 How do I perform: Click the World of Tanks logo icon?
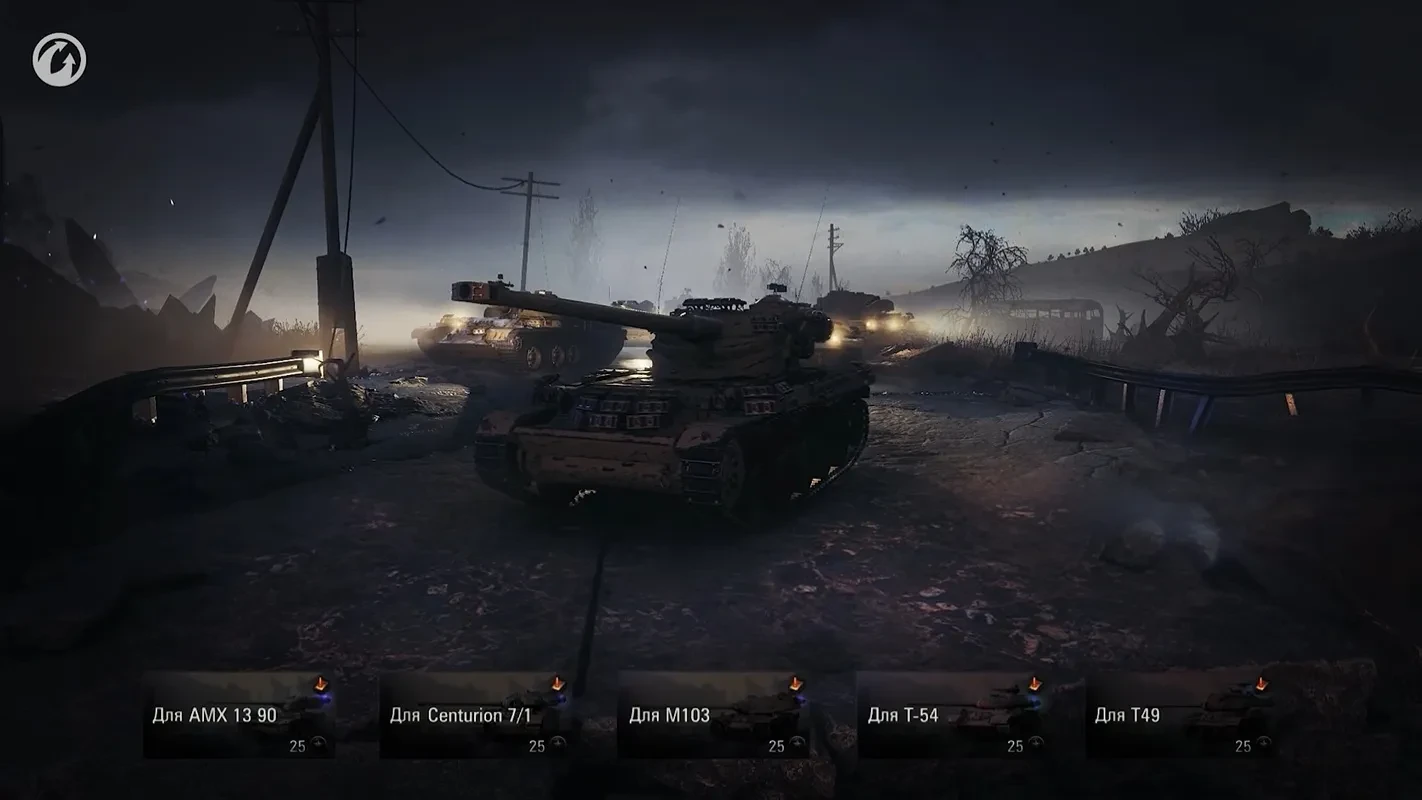pos(59,60)
